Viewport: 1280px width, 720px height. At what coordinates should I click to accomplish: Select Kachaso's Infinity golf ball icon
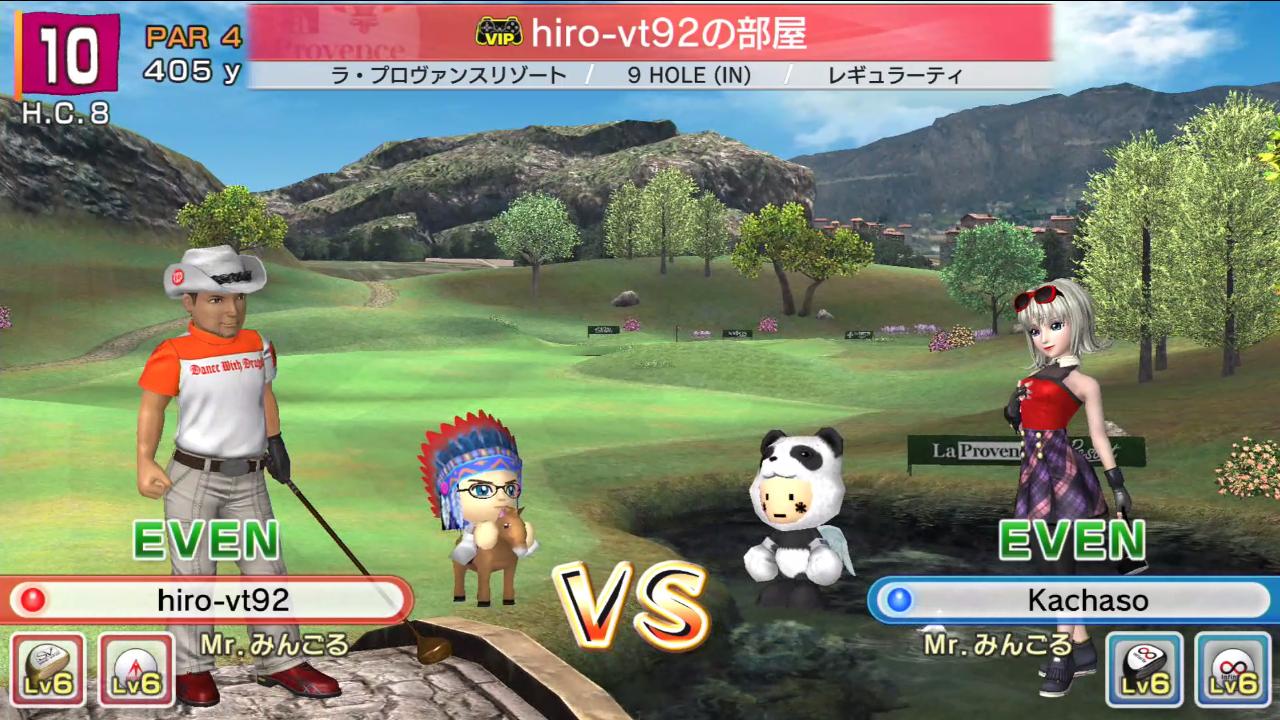tap(1232, 669)
